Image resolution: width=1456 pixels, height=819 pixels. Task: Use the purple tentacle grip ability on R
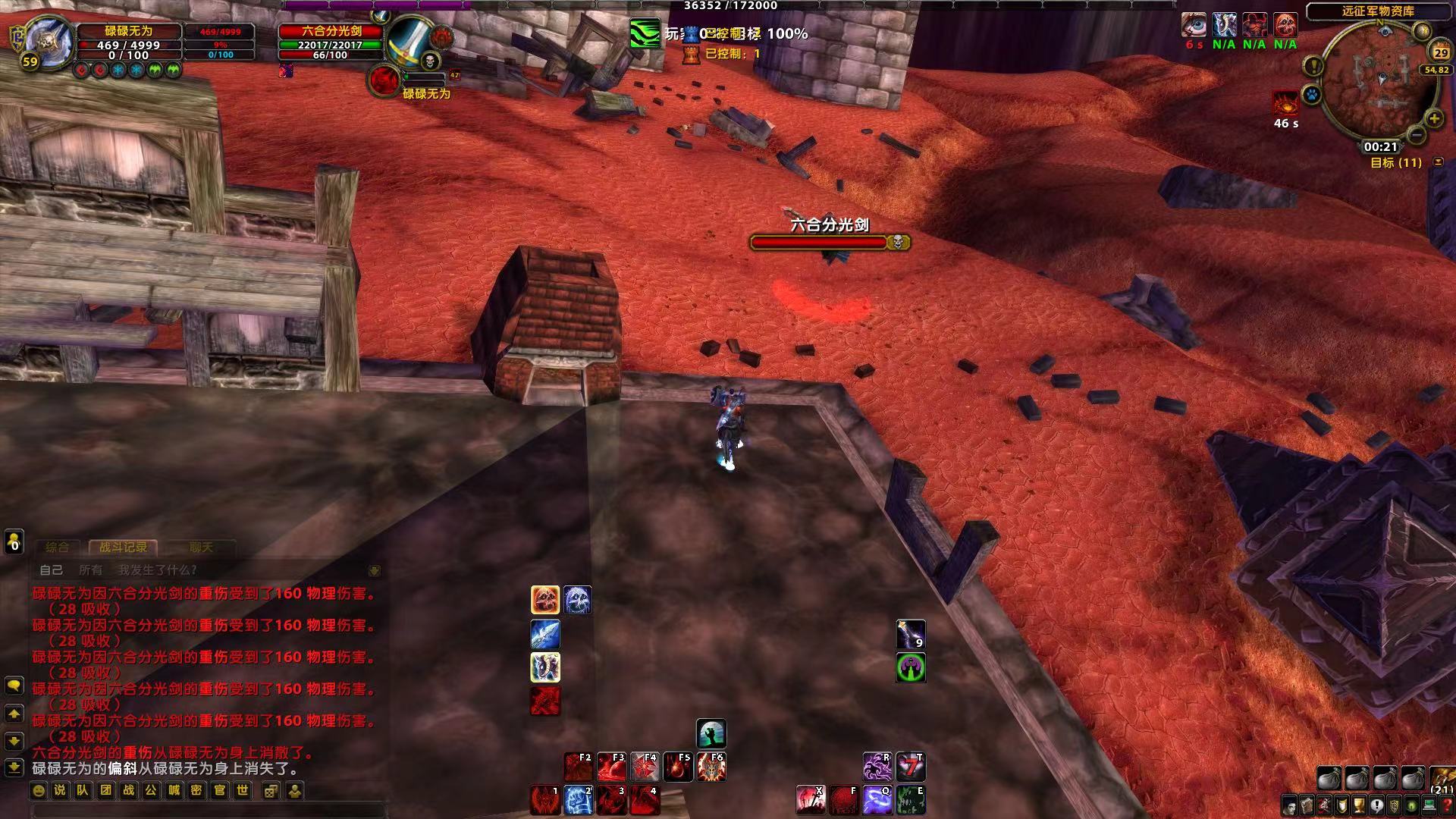pos(877,767)
